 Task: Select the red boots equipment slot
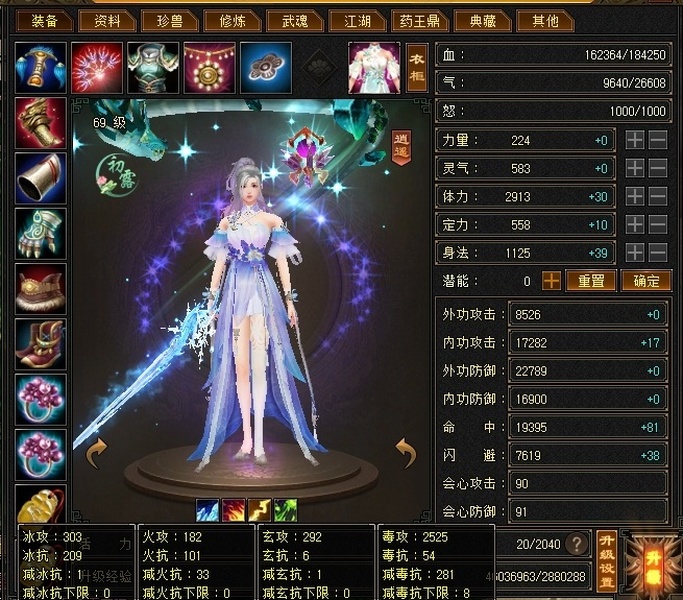41,345
